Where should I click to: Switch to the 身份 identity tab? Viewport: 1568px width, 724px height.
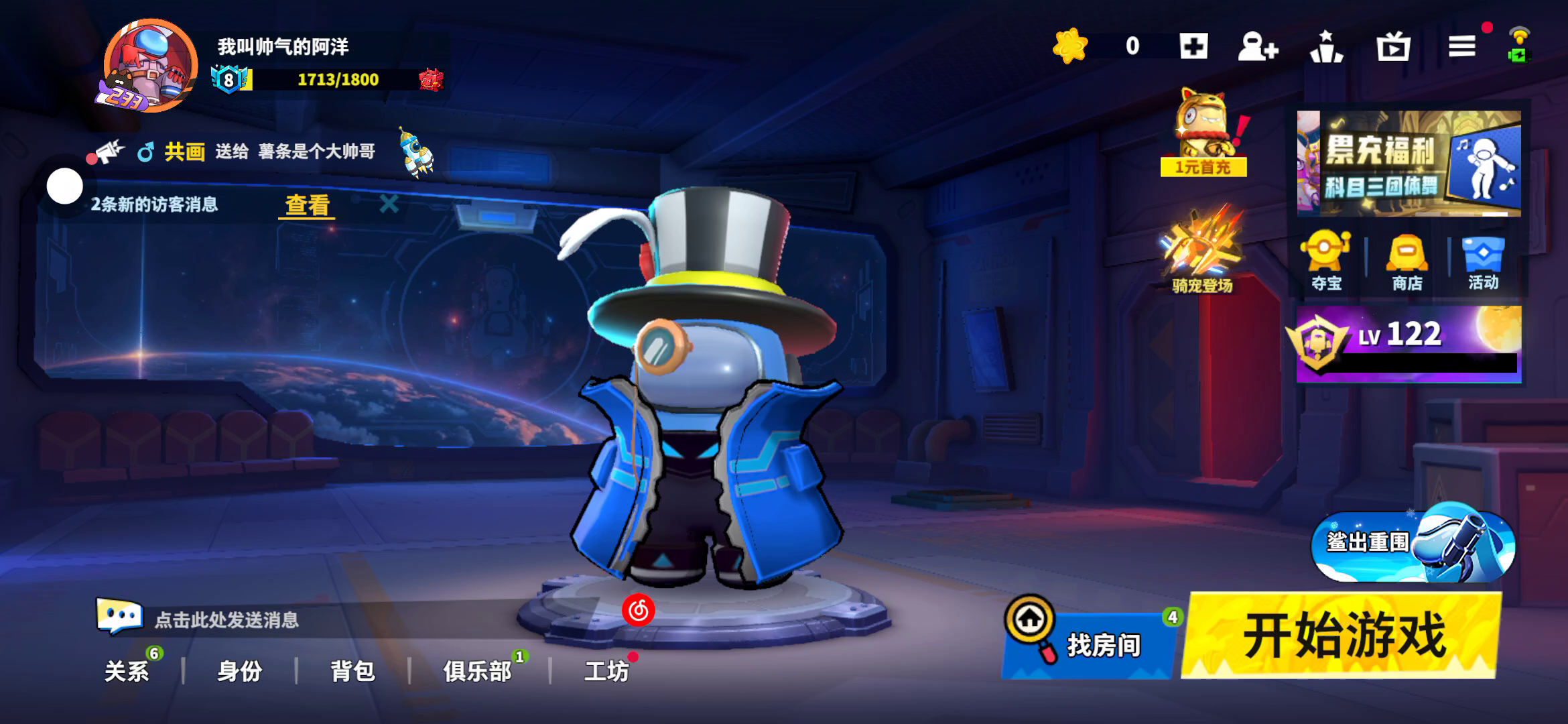point(239,670)
